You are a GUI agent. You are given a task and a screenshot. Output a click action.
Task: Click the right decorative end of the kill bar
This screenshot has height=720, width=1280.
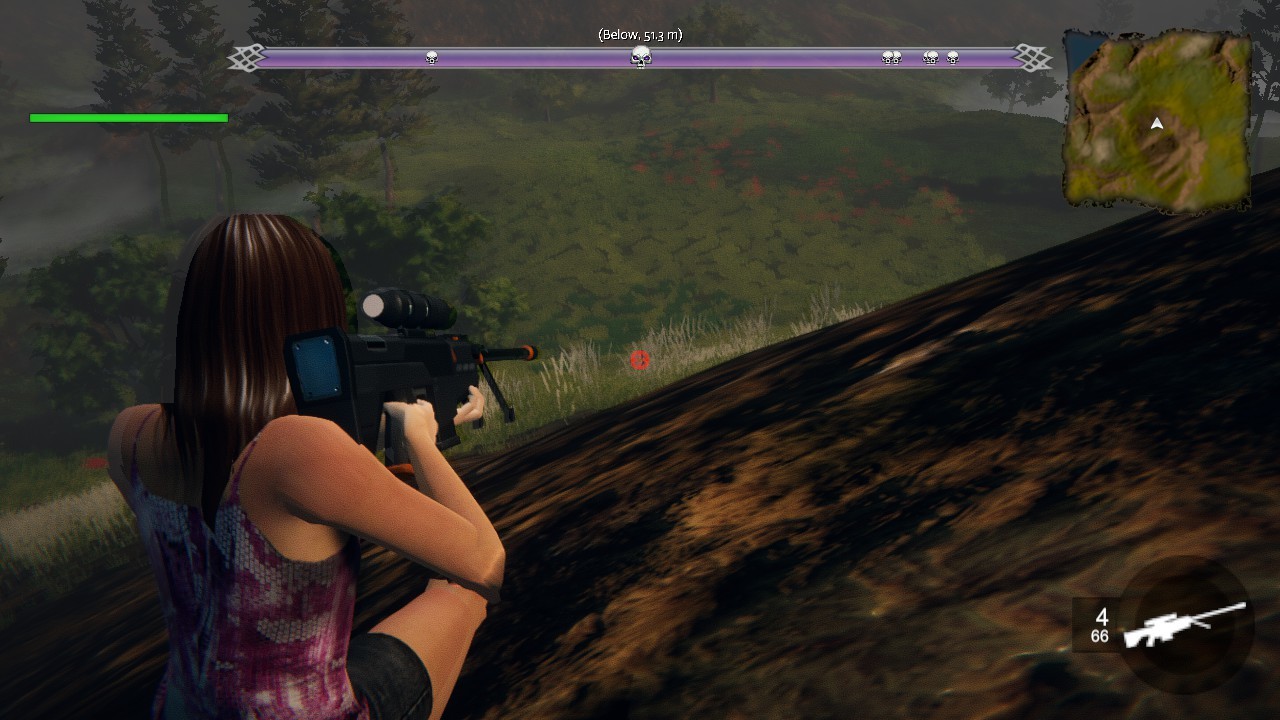[1035, 58]
